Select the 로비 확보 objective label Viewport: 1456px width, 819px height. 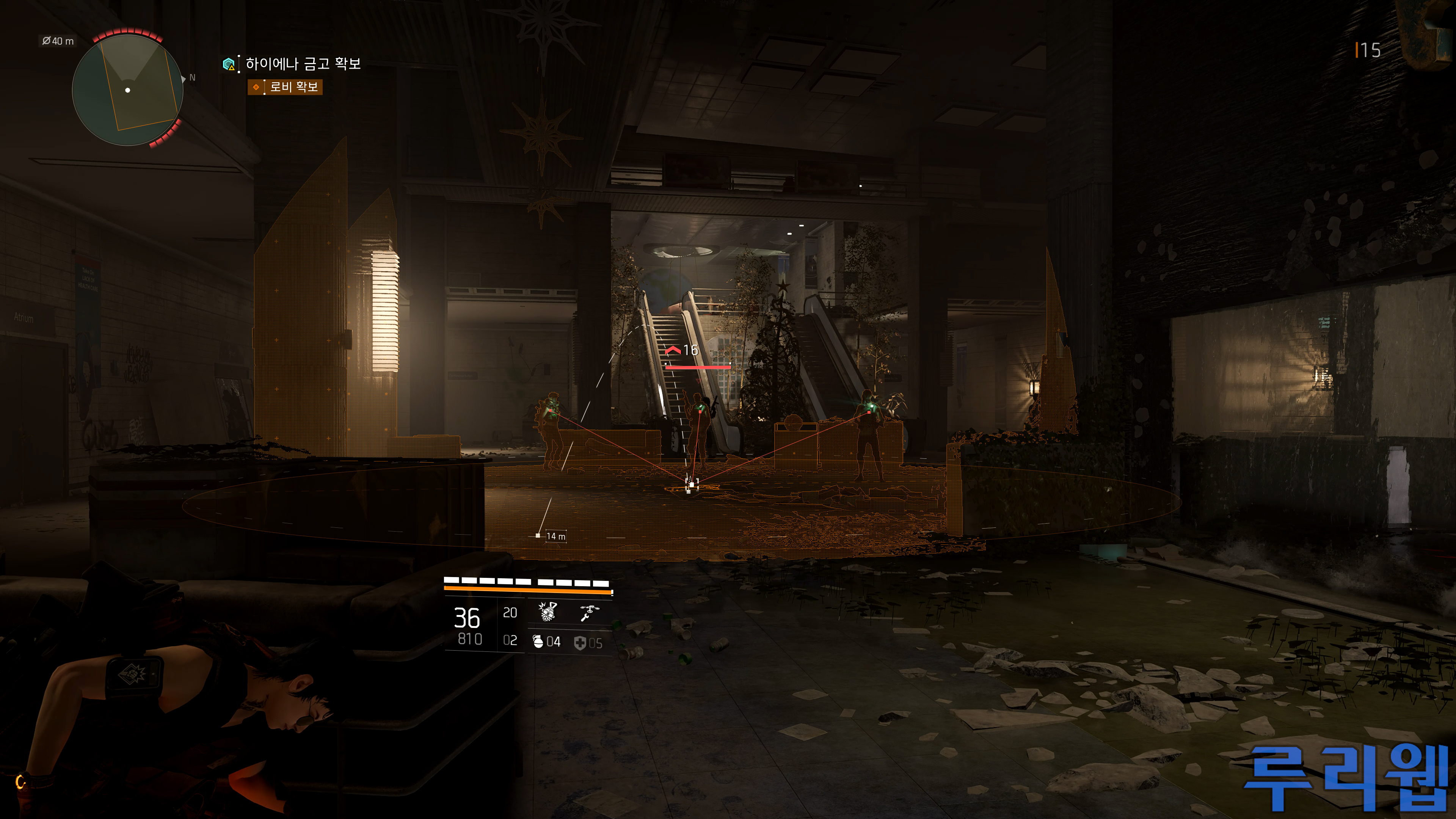293,87
